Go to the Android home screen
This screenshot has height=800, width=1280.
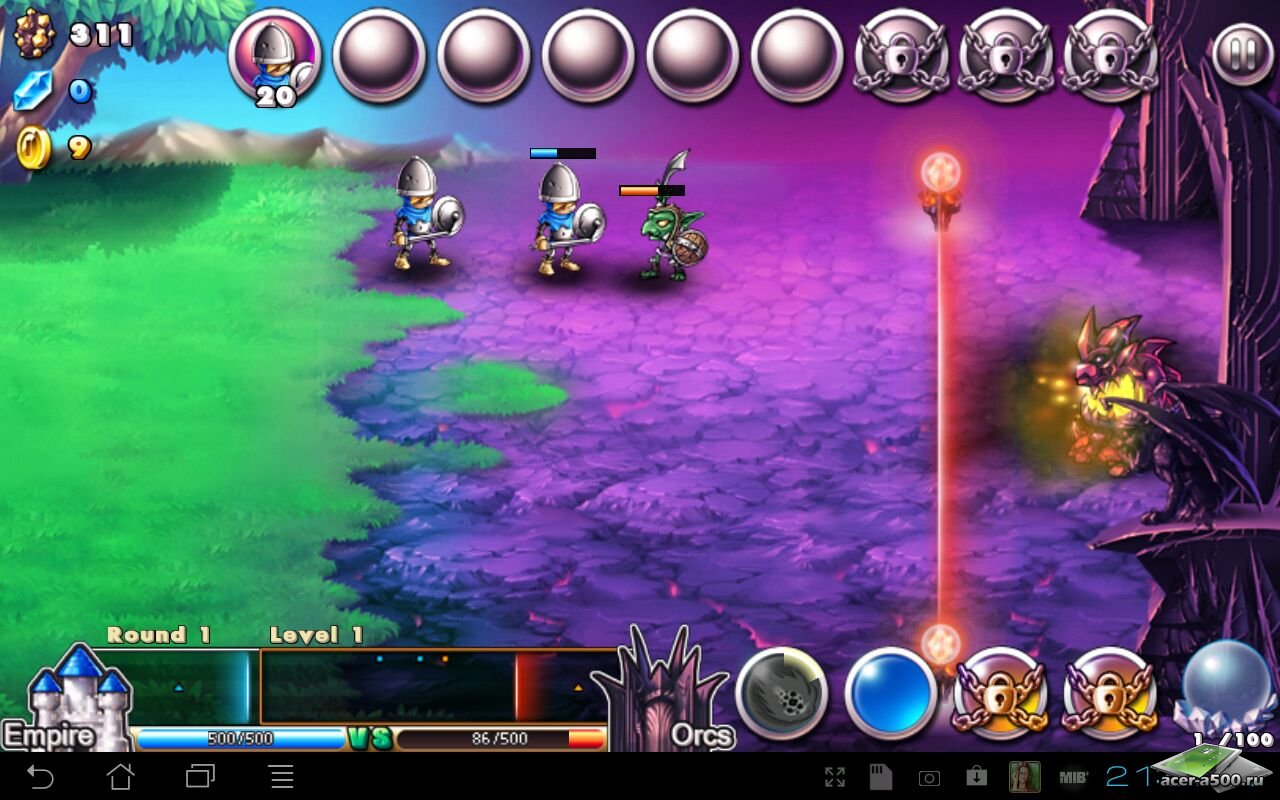120,776
